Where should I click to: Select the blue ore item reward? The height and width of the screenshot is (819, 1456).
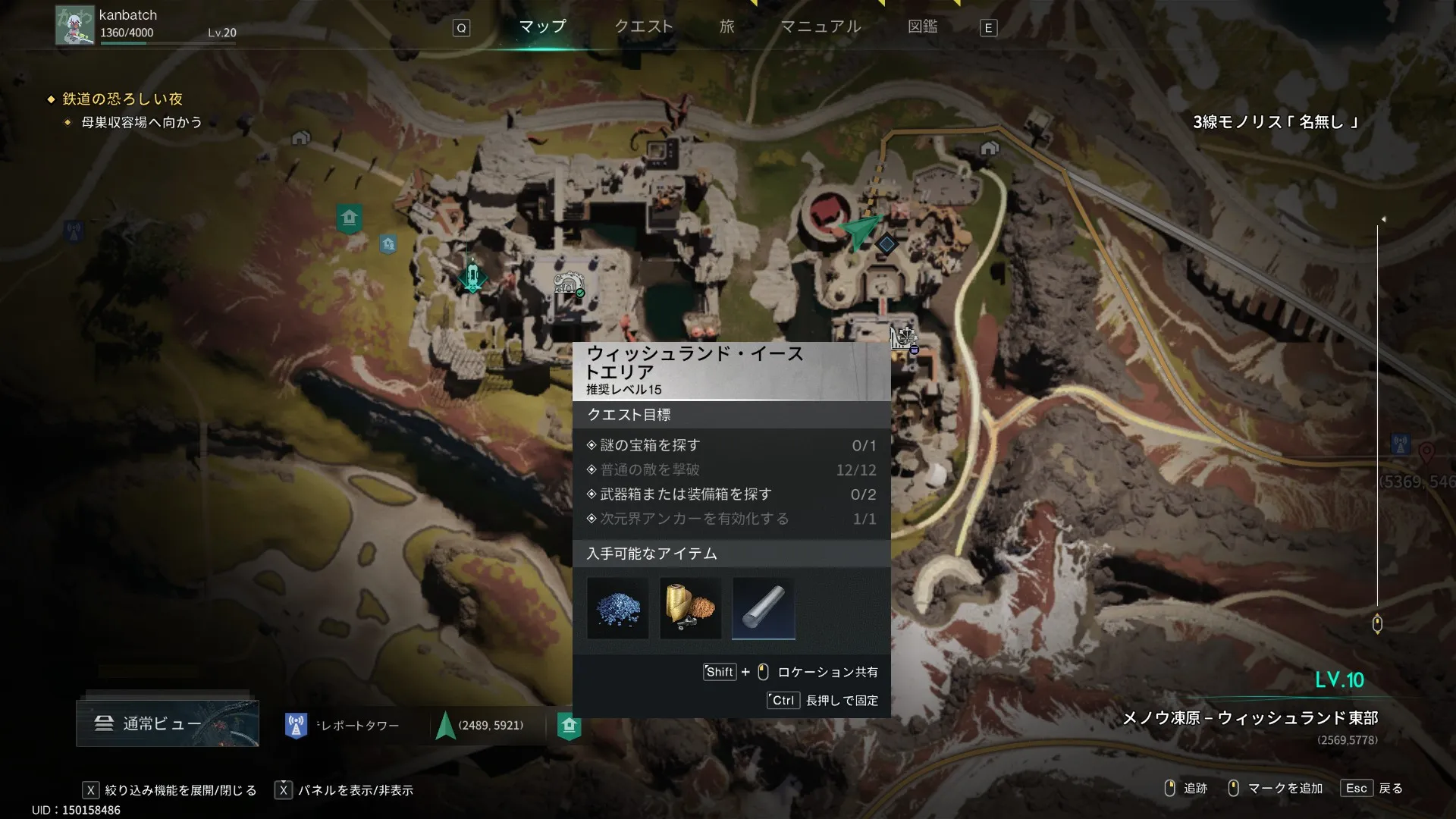point(618,608)
